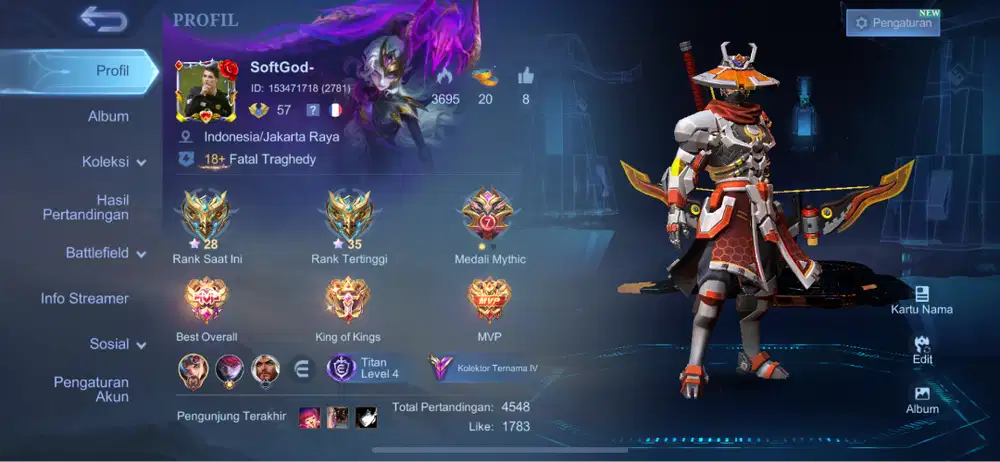View the Rank Saat Ini badge
This screenshot has width=1000, height=462.
point(207,217)
